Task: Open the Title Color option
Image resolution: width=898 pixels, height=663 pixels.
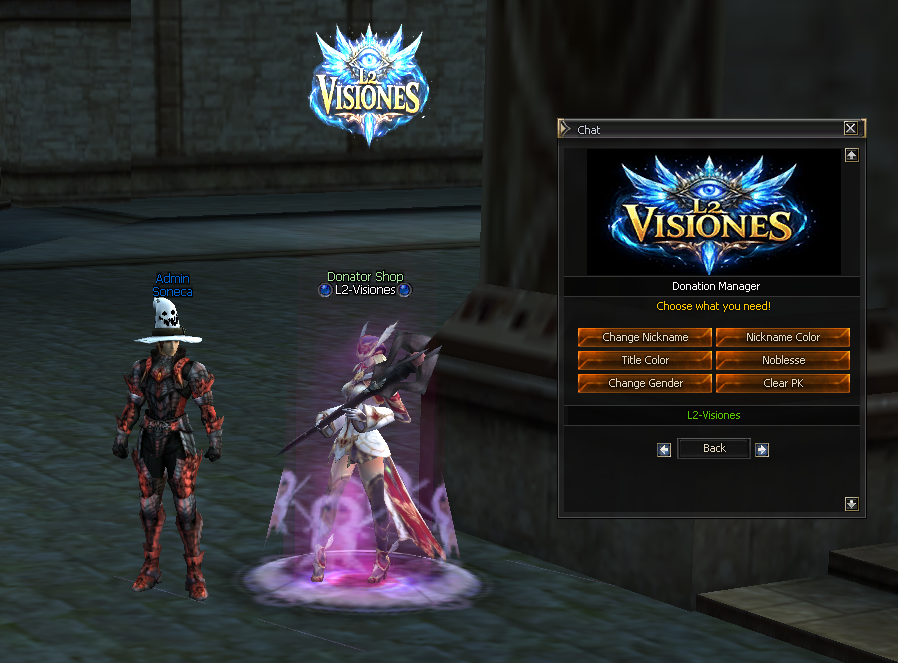Action: click(x=645, y=360)
